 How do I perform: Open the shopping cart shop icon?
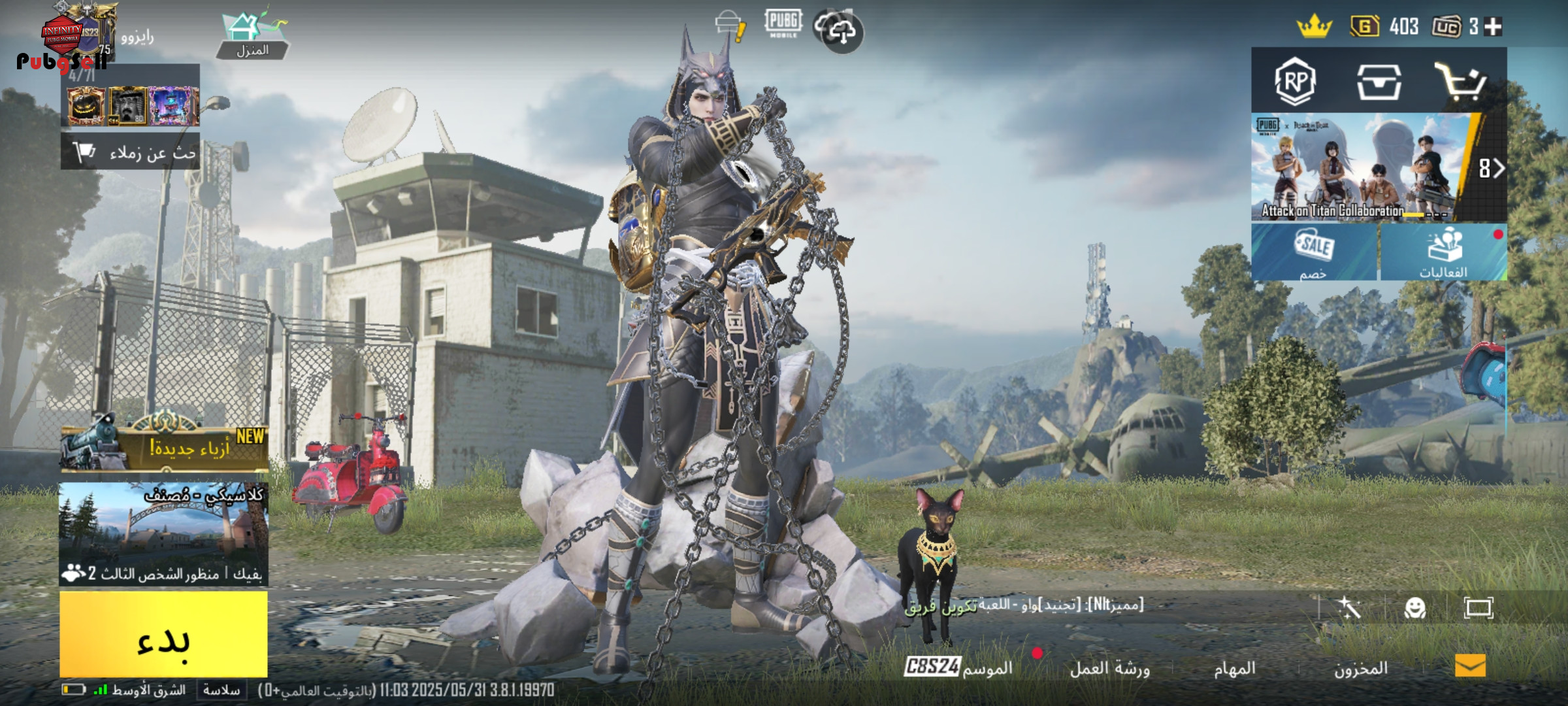pyautogui.click(x=1461, y=82)
